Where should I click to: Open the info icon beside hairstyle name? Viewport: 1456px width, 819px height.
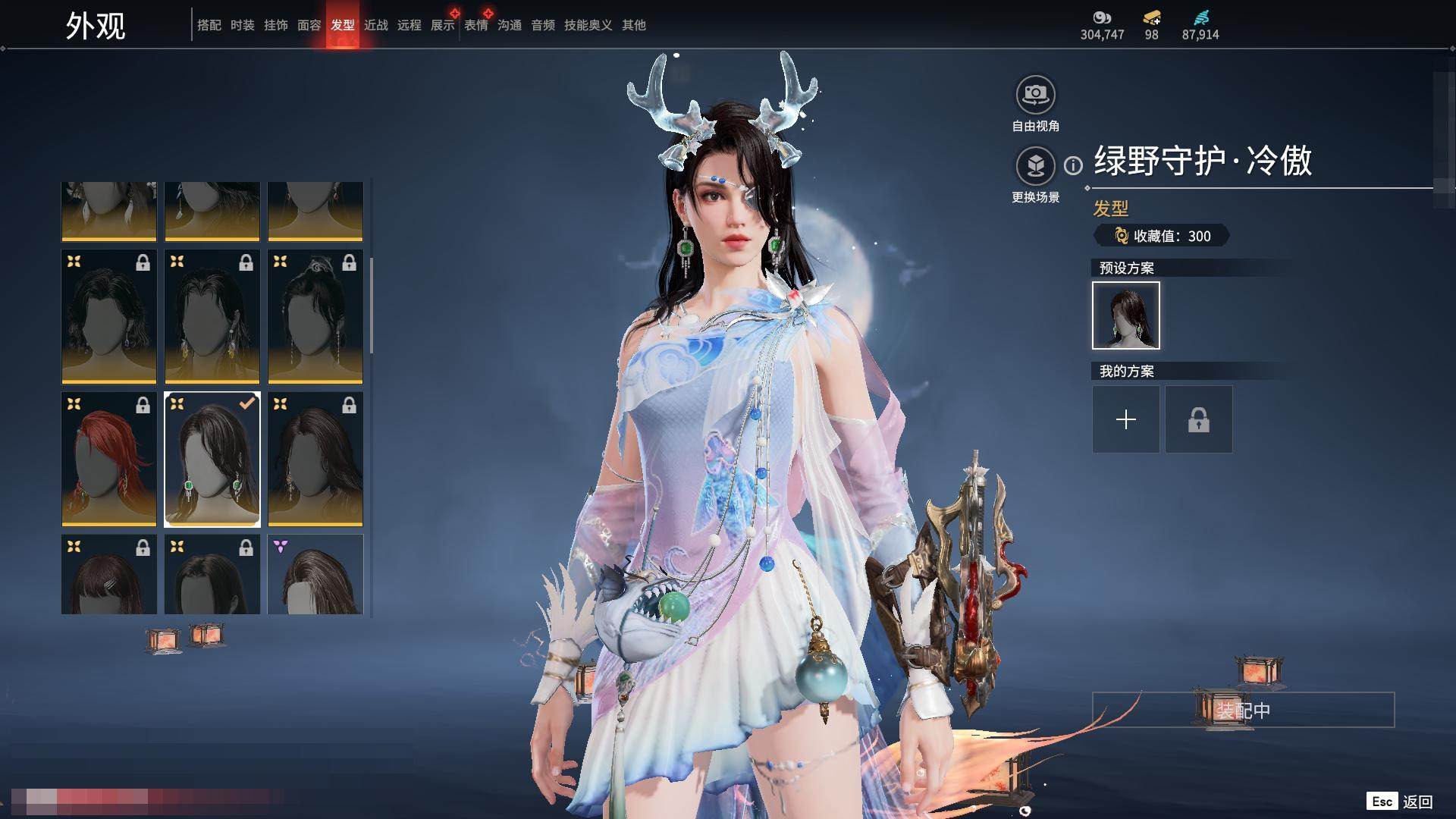(x=1073, y=165)
